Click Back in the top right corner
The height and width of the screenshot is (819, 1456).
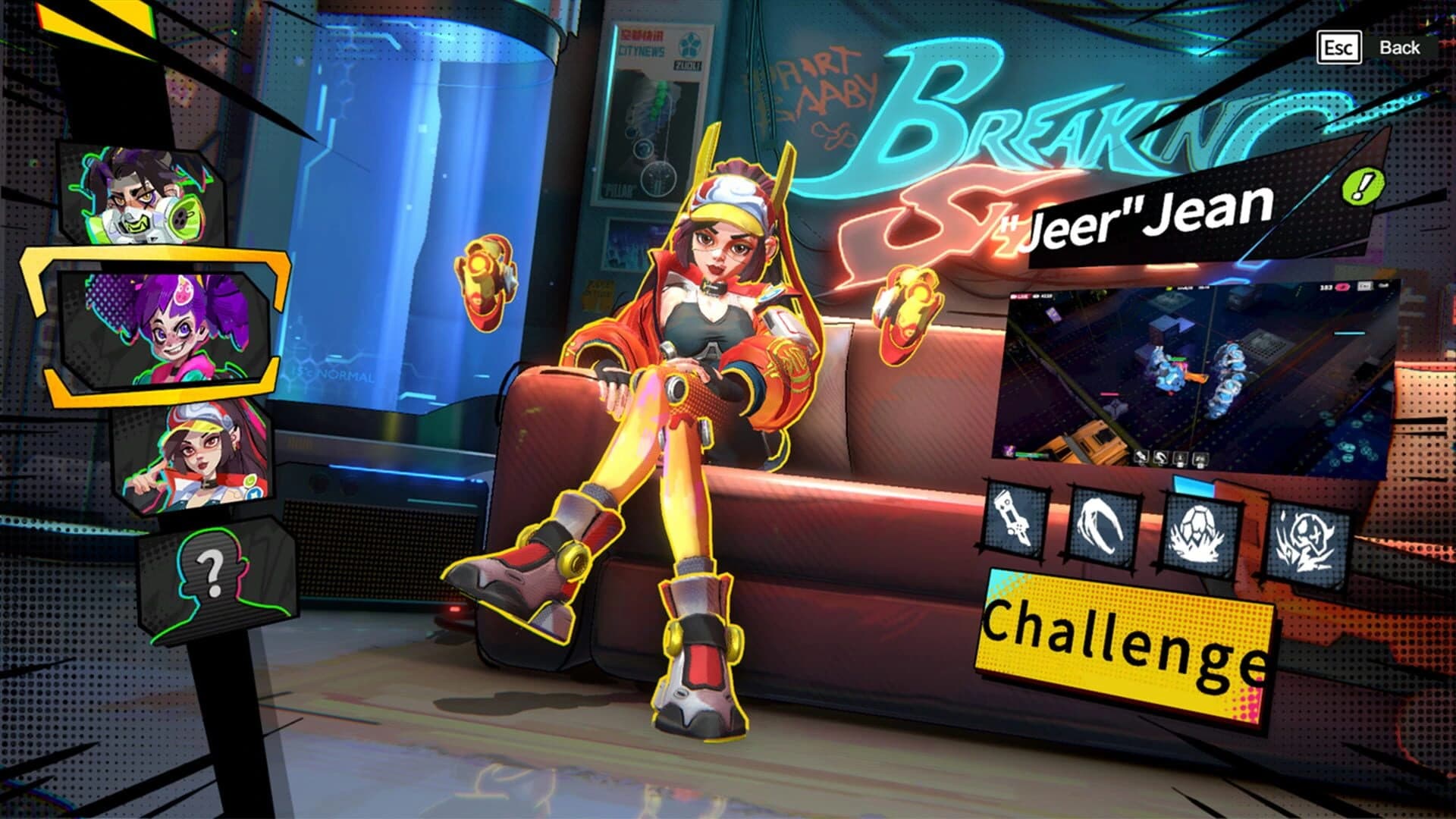1399,47
